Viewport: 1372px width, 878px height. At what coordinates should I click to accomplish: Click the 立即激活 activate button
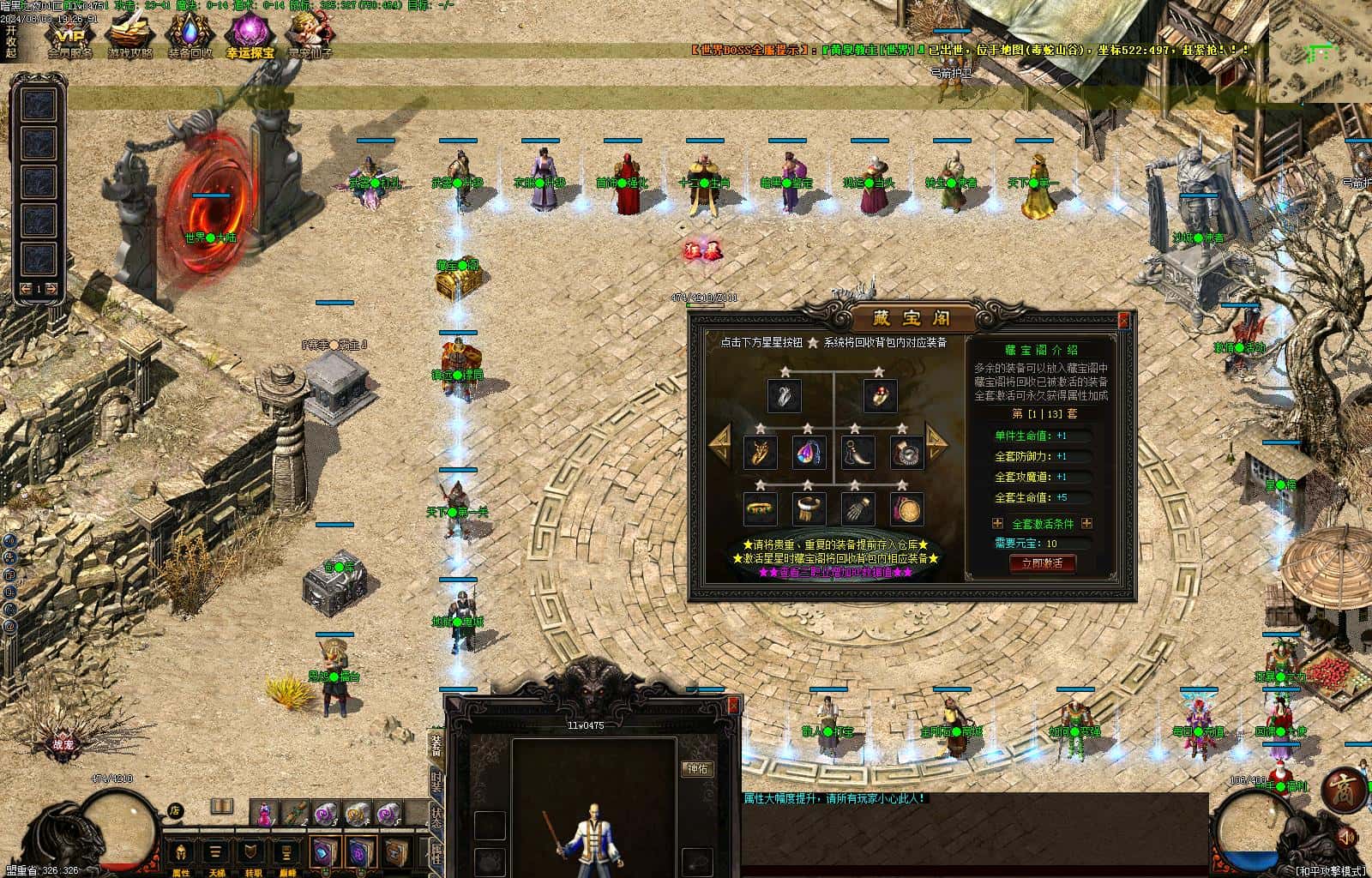click(x=1042, y=563)
